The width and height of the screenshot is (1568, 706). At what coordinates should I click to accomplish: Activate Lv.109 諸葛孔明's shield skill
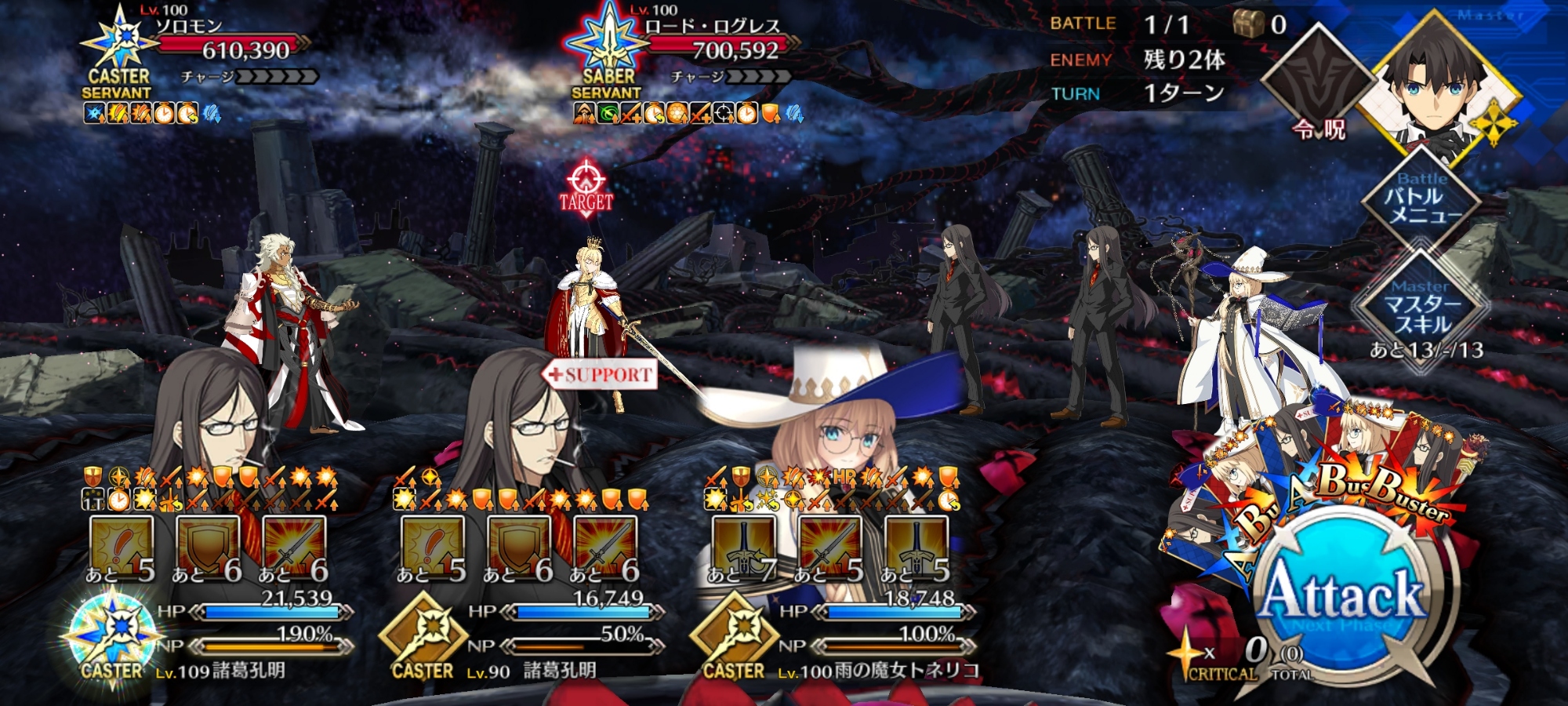pyautogui.click(x=208, y=547)
